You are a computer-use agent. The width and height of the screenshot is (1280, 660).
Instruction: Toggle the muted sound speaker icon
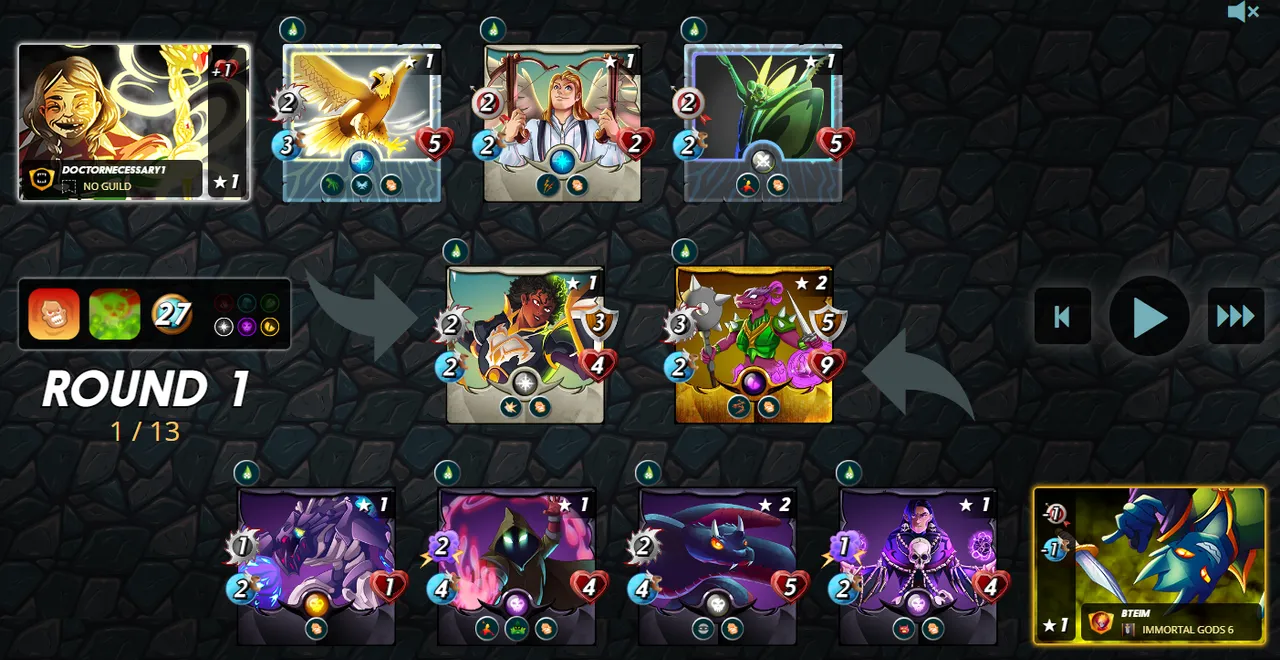(1243, 12)
